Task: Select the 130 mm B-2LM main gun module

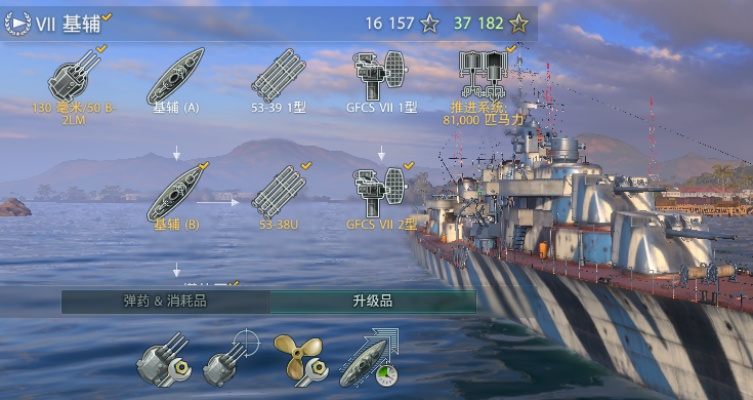Action: click(75, 74)
